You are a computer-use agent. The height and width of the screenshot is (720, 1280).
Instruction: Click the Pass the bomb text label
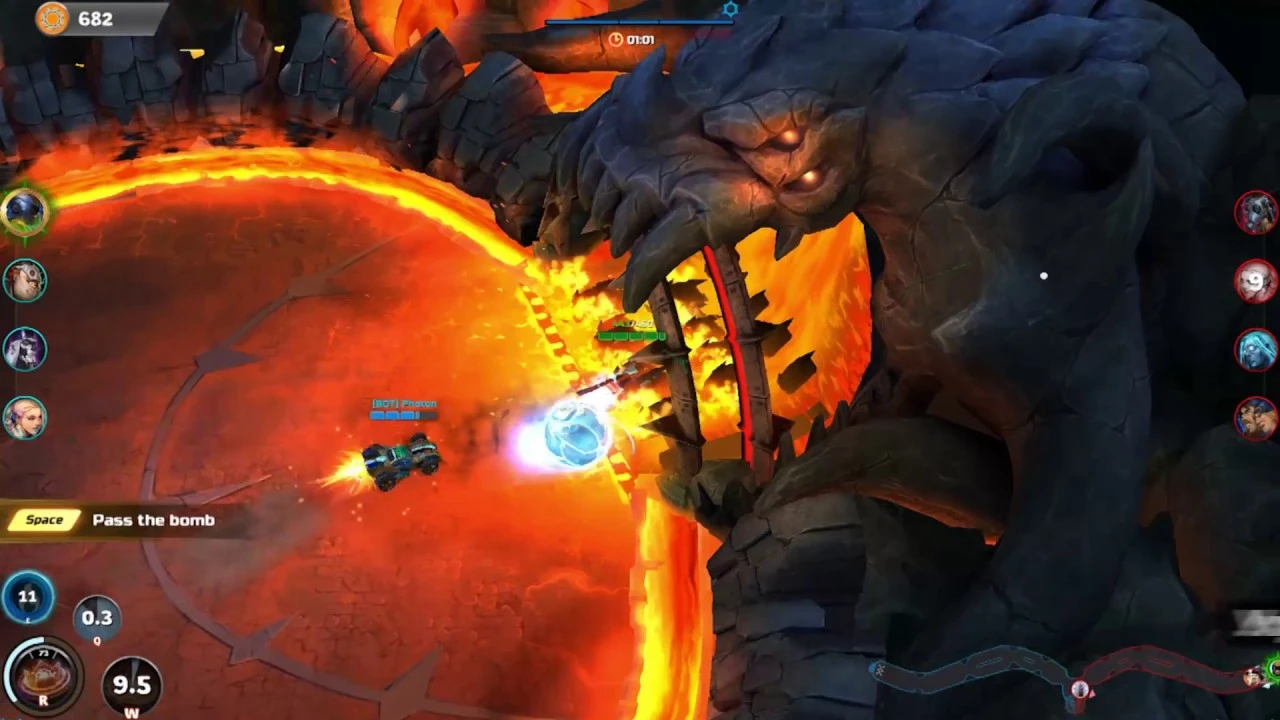point(153,520)
